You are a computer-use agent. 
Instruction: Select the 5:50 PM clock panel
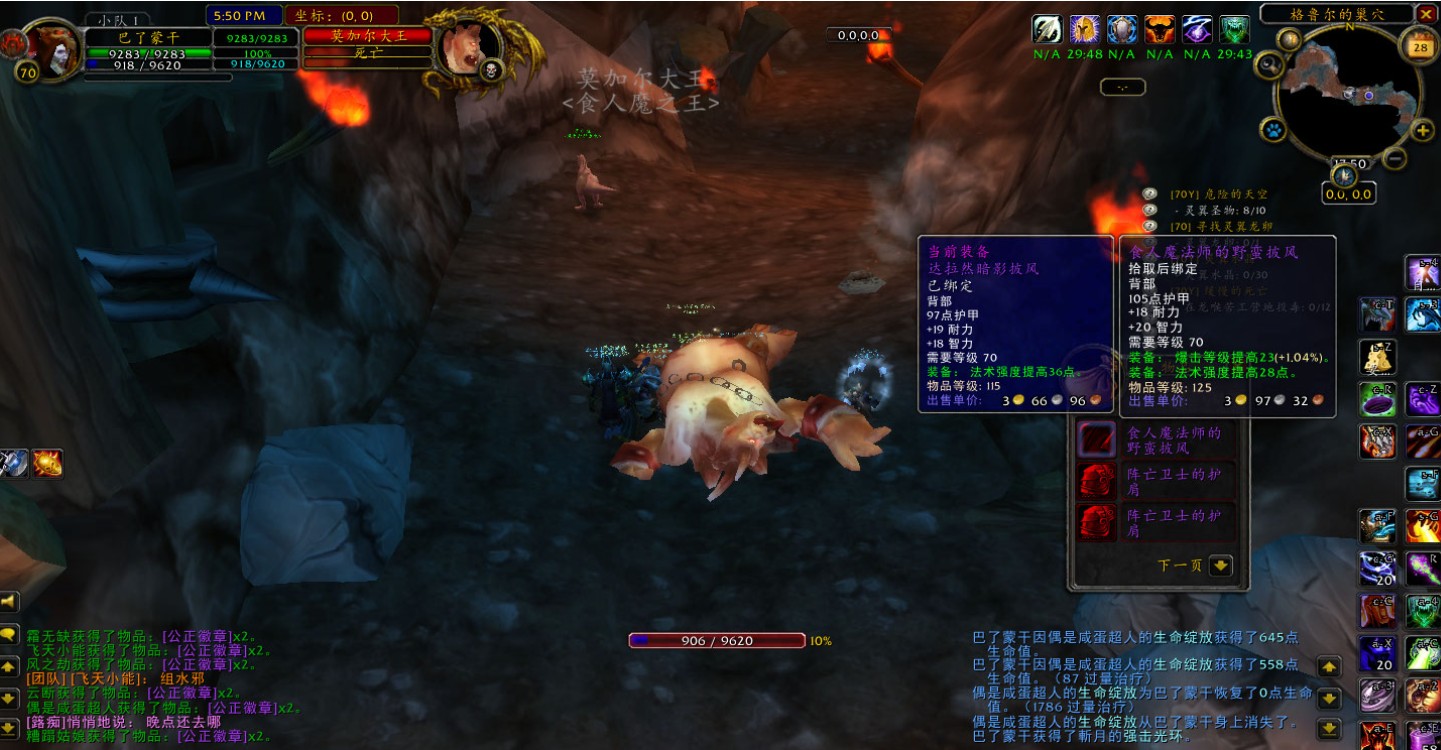tap(243, 15)
